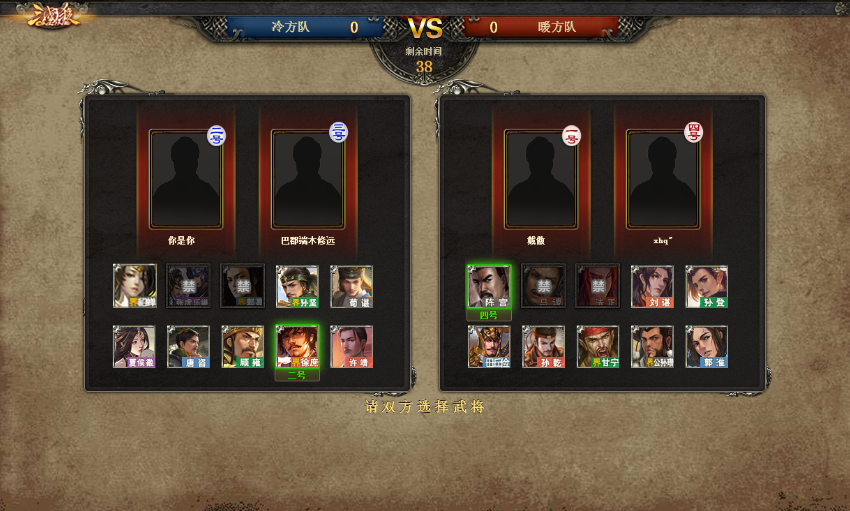Select the 界貂蝉 hero card
This screenshot has height=511, width=850.
click(134, 286)
